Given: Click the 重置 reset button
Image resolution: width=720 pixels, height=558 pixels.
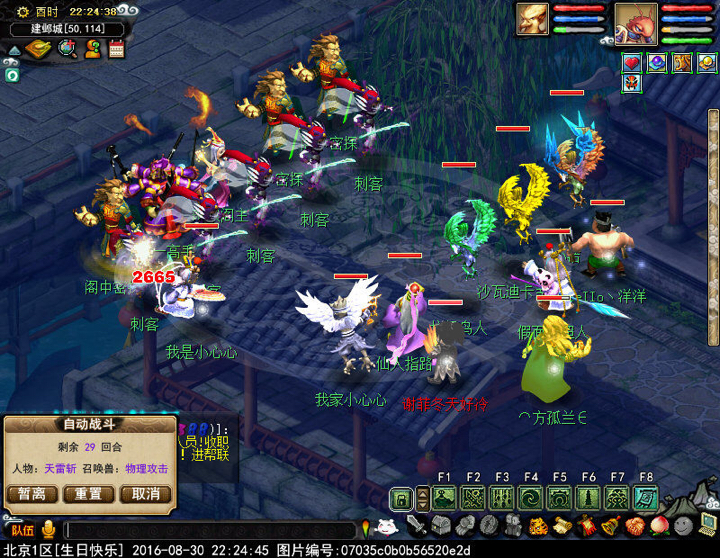Looking at the screenshot, I should click(x=88, y=494).
